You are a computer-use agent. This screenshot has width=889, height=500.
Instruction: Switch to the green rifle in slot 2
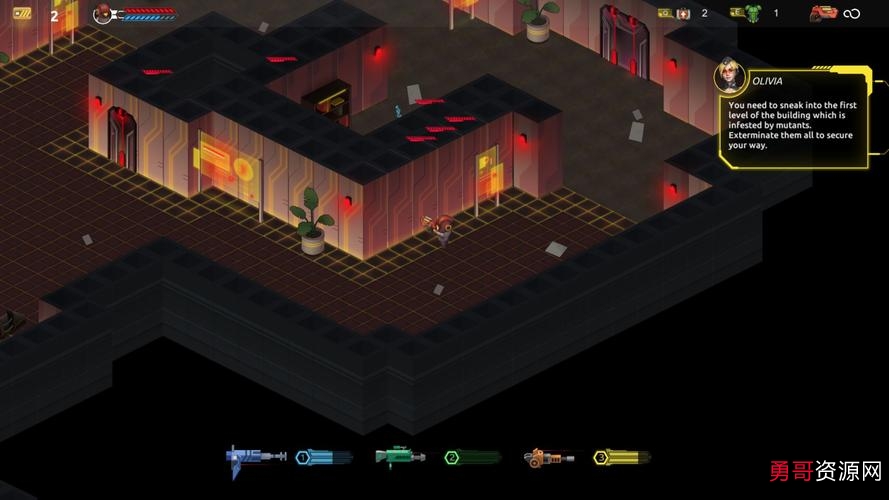[400, 457]
